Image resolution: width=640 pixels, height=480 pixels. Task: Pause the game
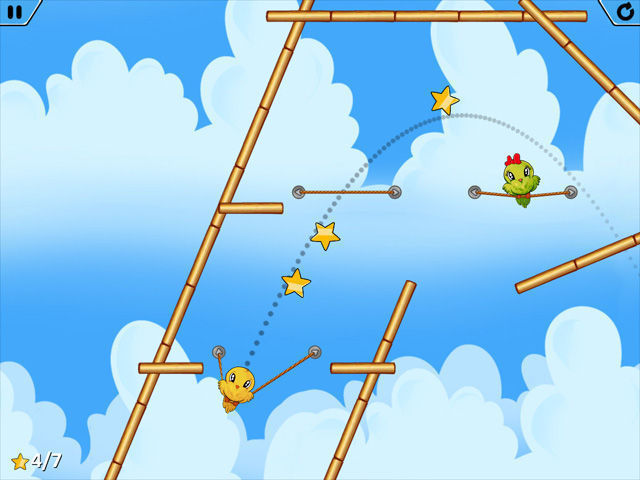point(15,11)
